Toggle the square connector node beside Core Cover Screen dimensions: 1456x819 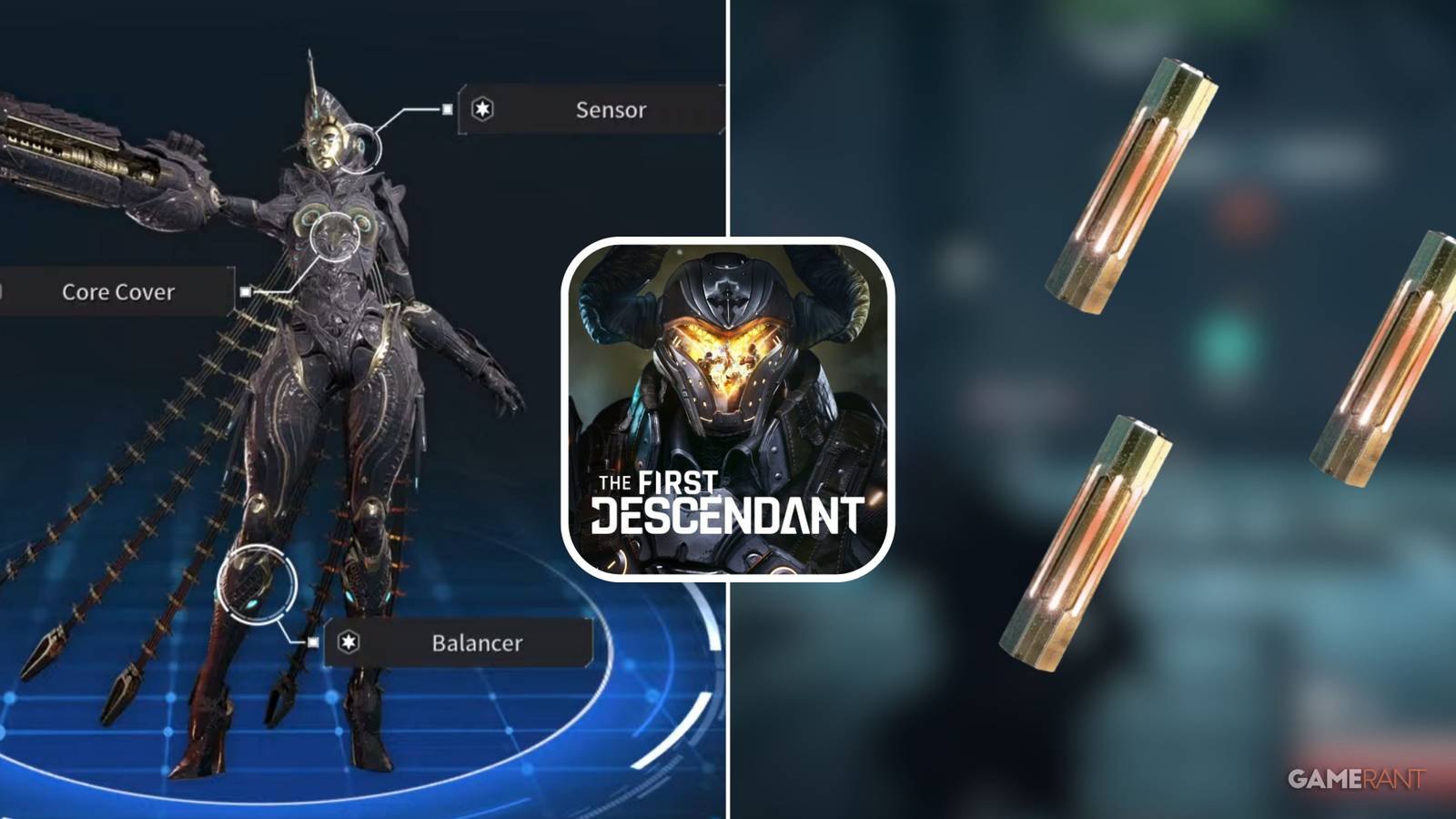point(247,293)
